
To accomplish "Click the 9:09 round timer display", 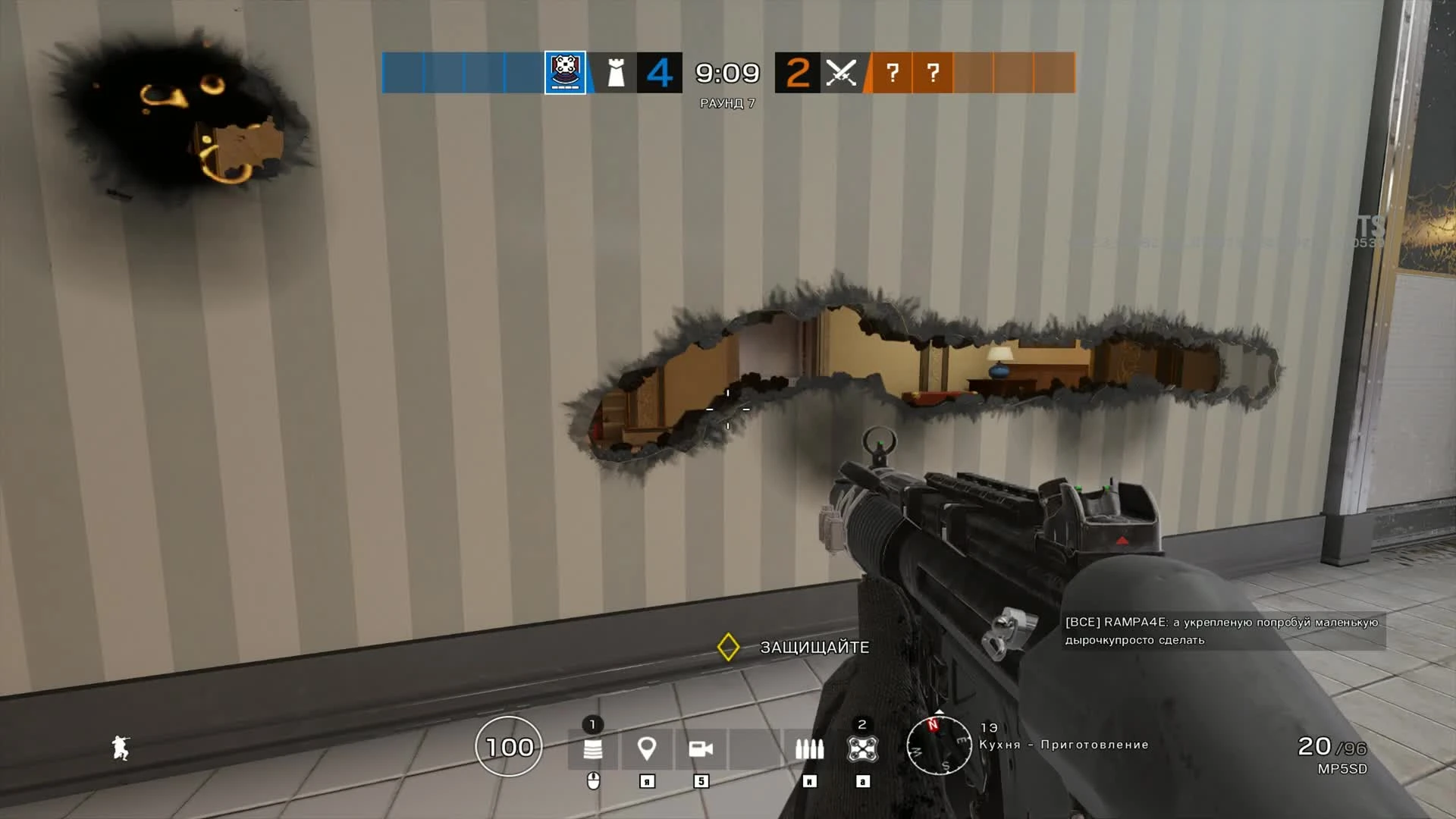I will click(726, 74).
